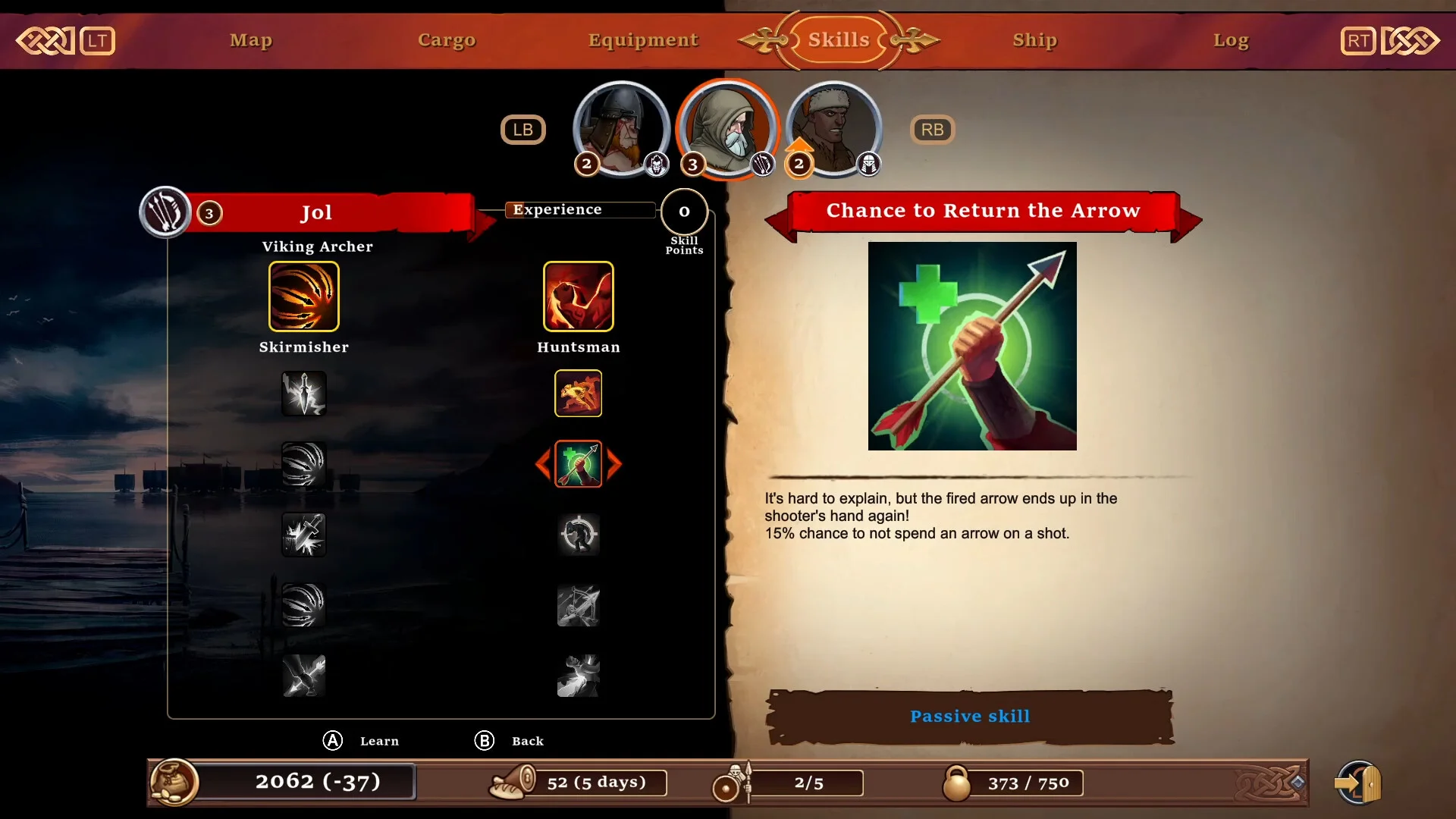Select the Huntsman skill tree icon

coord(578,297)
